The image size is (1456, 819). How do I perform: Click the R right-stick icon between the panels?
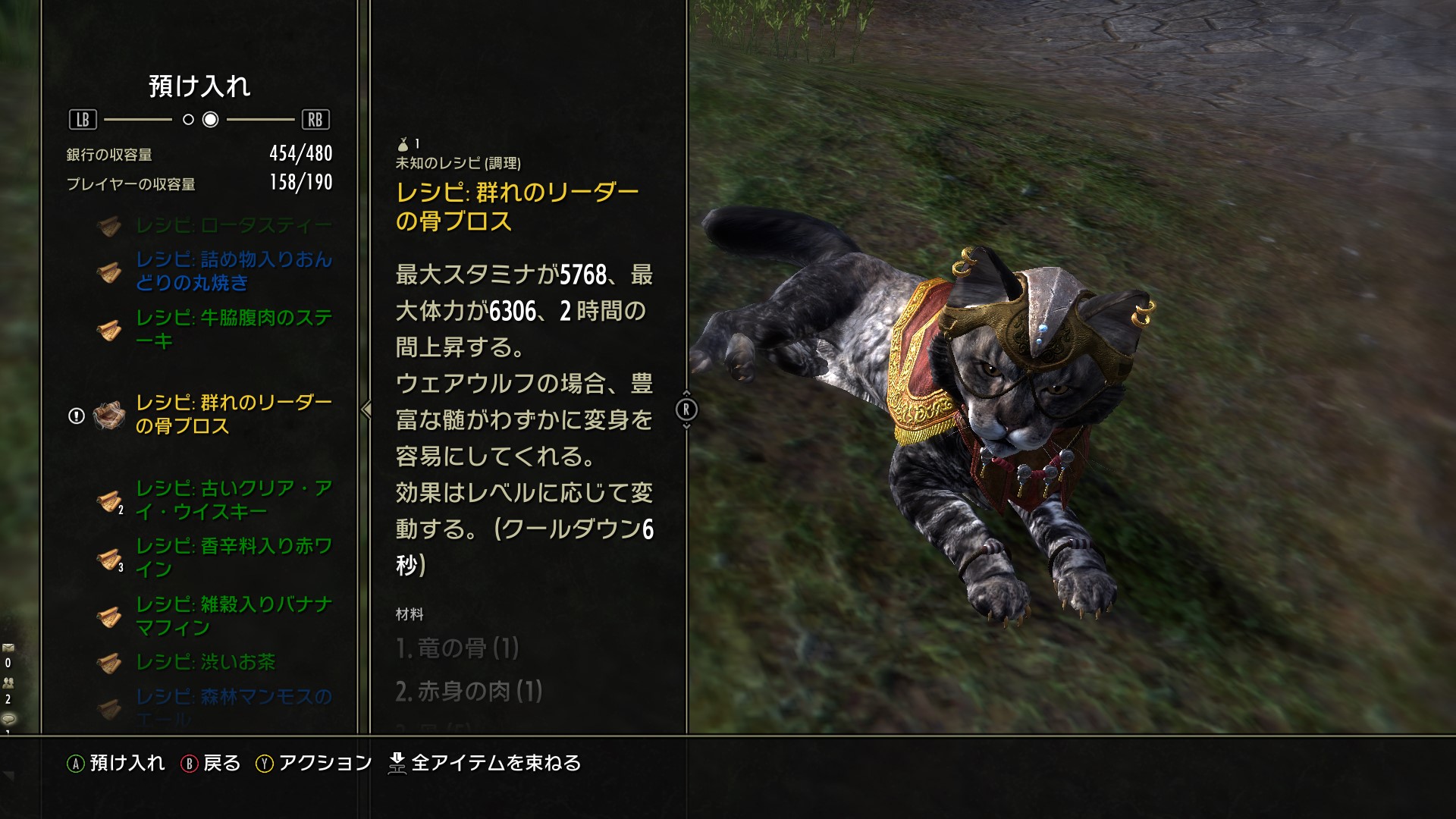686,410
